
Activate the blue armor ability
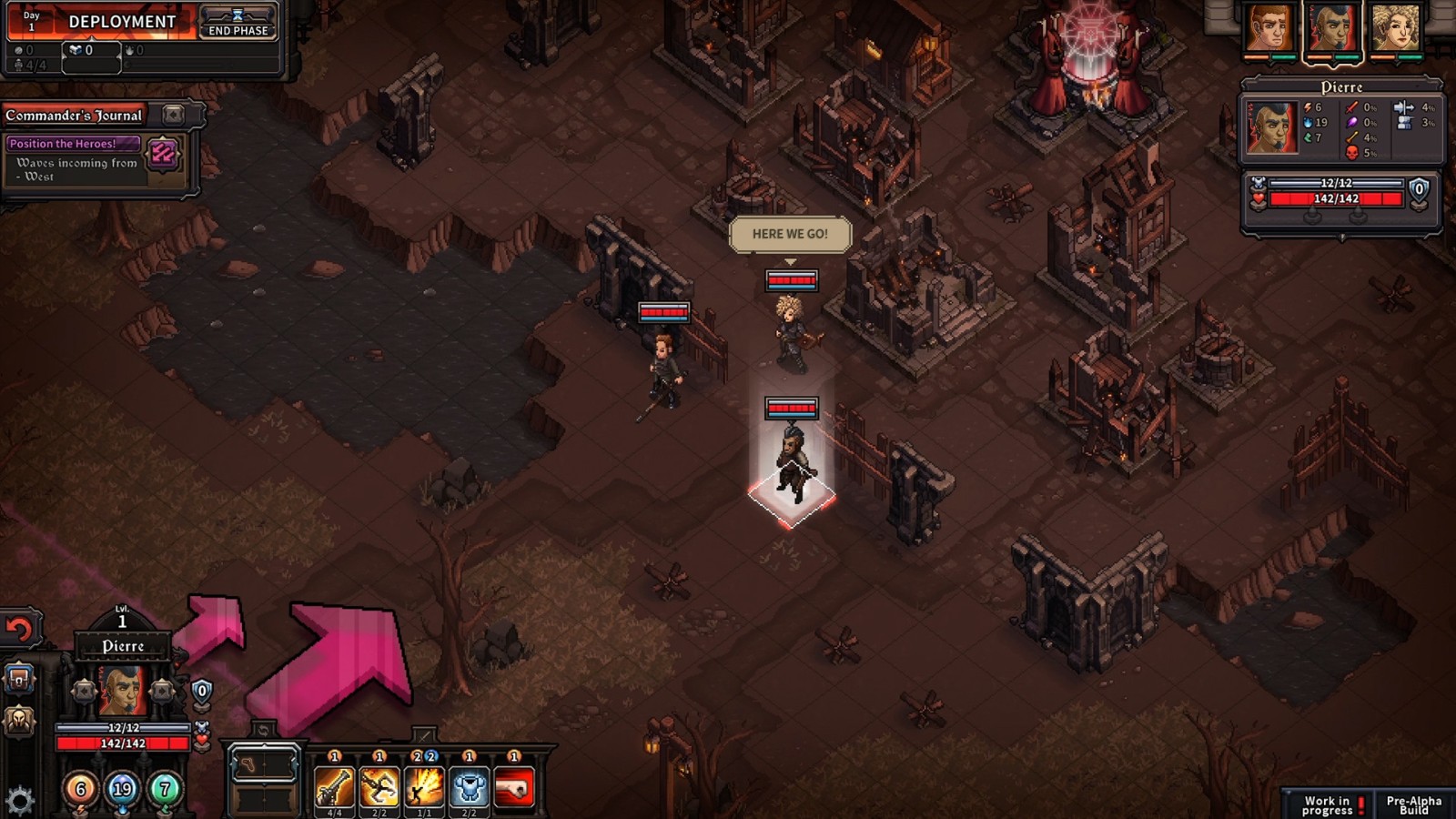coord(469,787)
